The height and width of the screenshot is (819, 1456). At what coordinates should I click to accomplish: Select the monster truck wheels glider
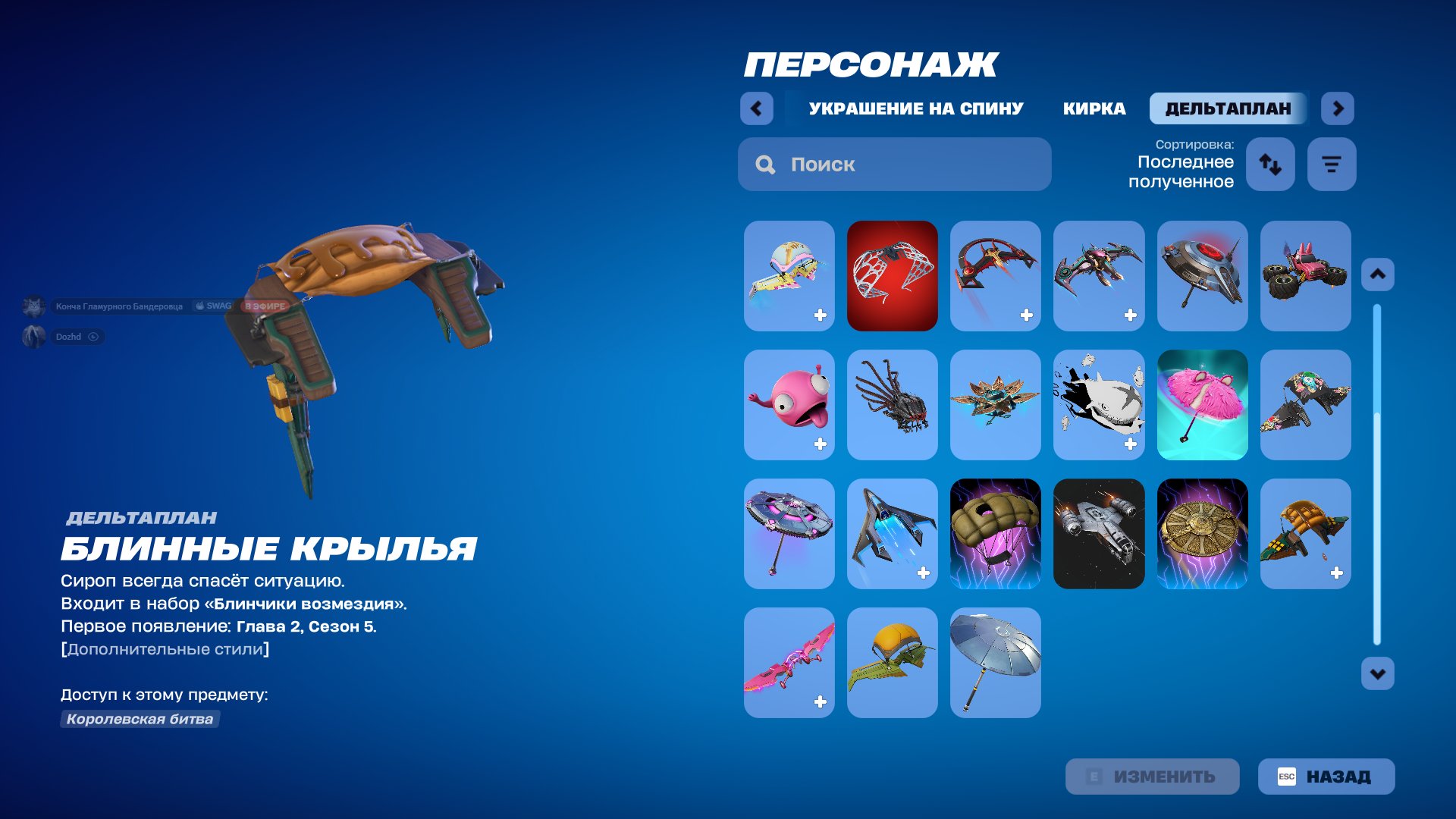tap(1305, 276)
